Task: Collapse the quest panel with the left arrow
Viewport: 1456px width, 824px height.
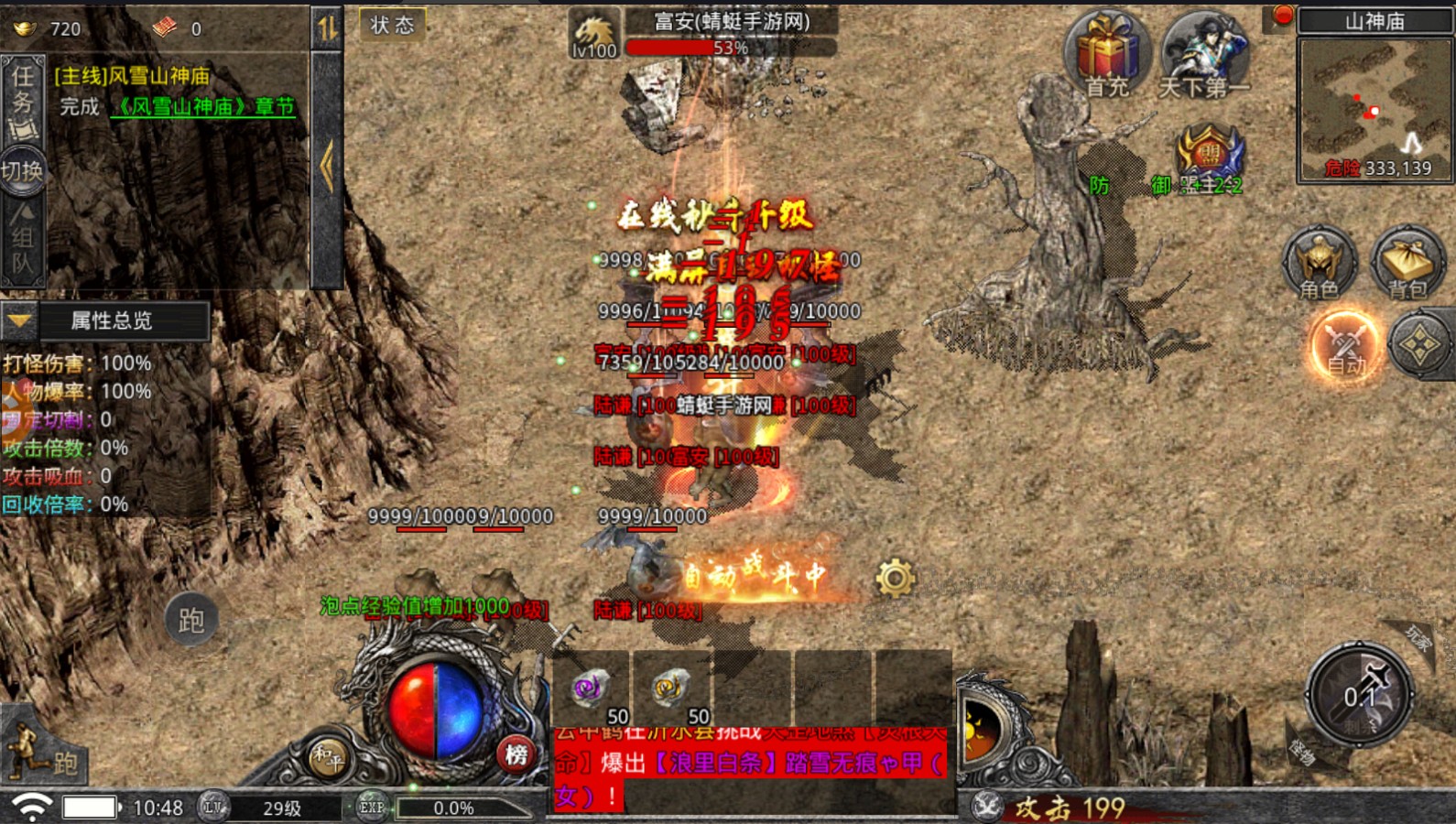Action: click(327, 168)
